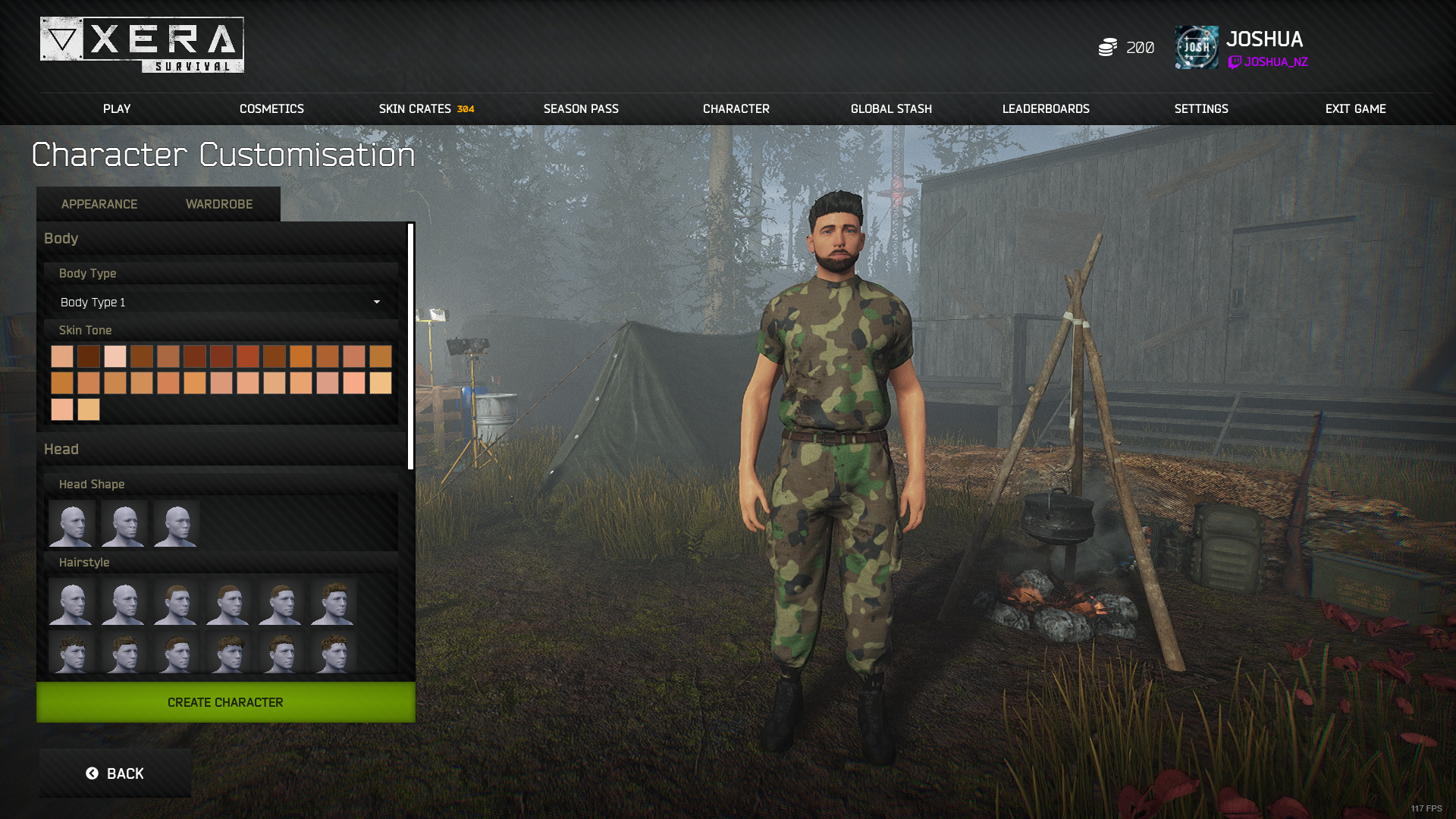
Task: Select the first bald hairstyle icon
Action: pyautogui.click(x=71, y=602)
